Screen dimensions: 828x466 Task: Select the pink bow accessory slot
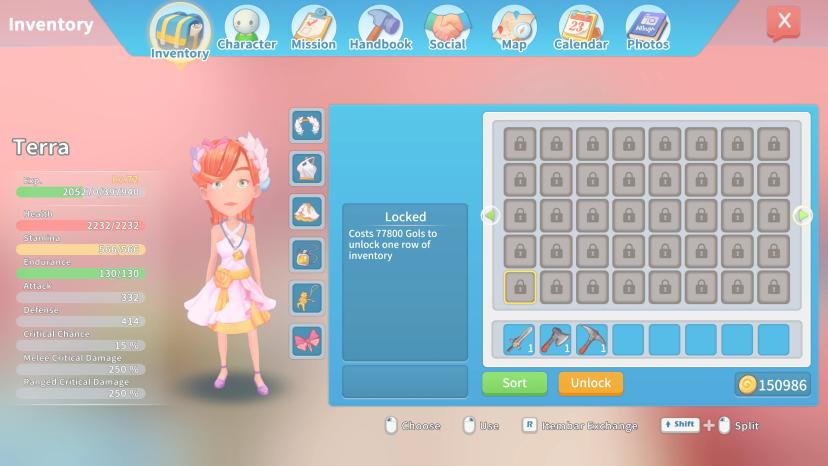pos(307,341)
